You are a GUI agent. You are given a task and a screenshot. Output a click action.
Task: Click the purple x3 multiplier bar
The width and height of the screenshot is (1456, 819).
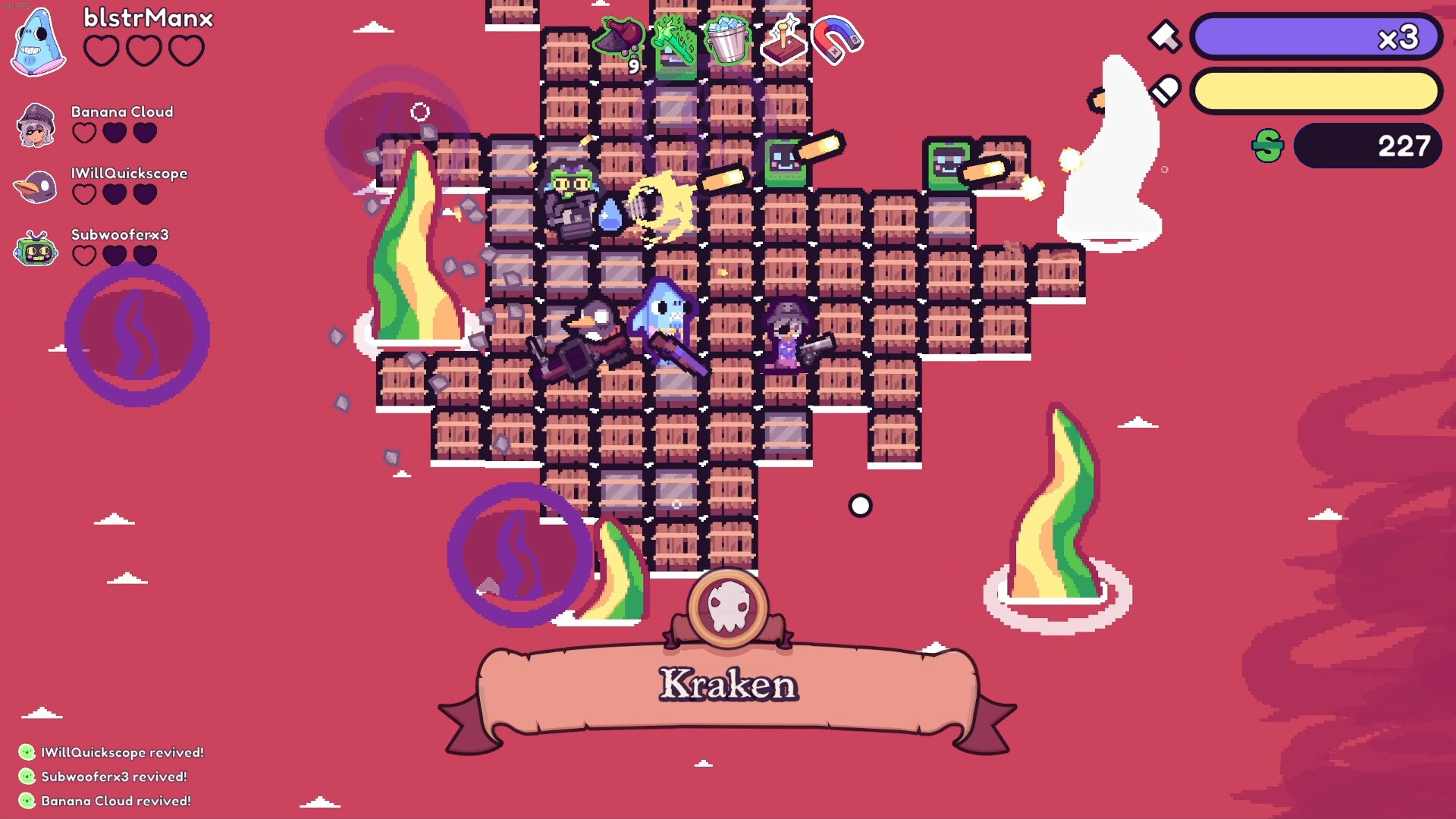pos(1316,36)
